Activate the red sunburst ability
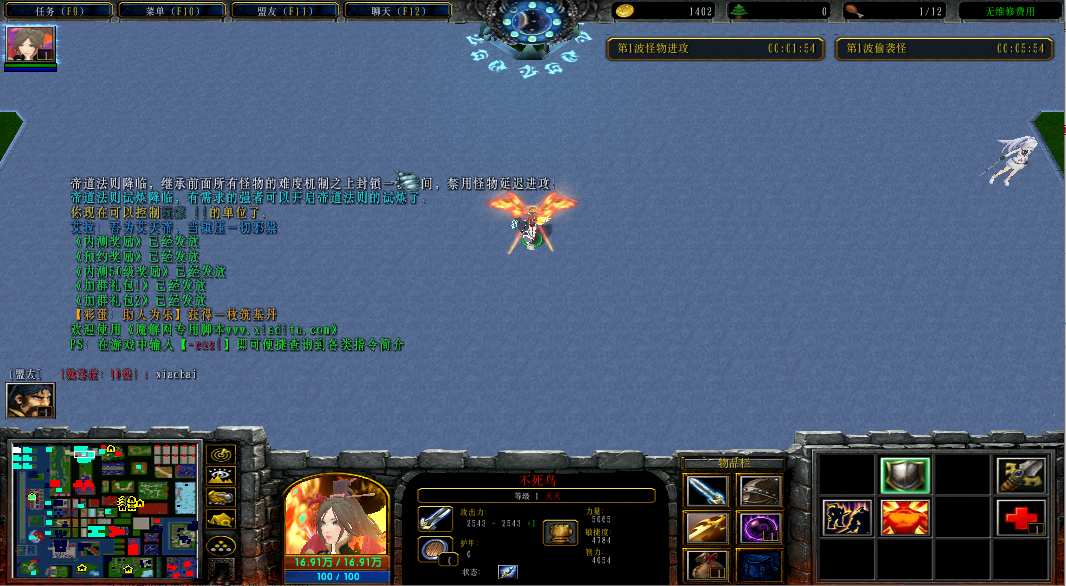Screen dimensions: 1066x586 click(x=905, y=517)
